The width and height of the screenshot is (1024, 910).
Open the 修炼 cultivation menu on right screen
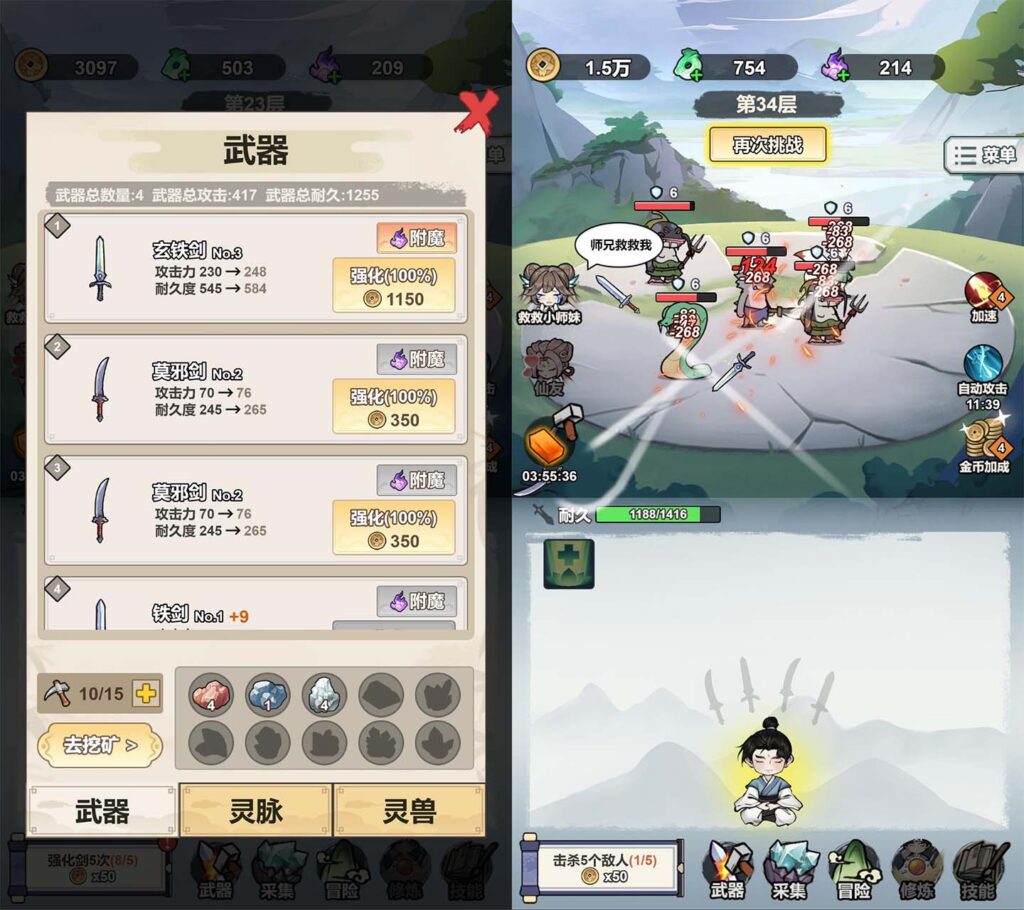915,868
